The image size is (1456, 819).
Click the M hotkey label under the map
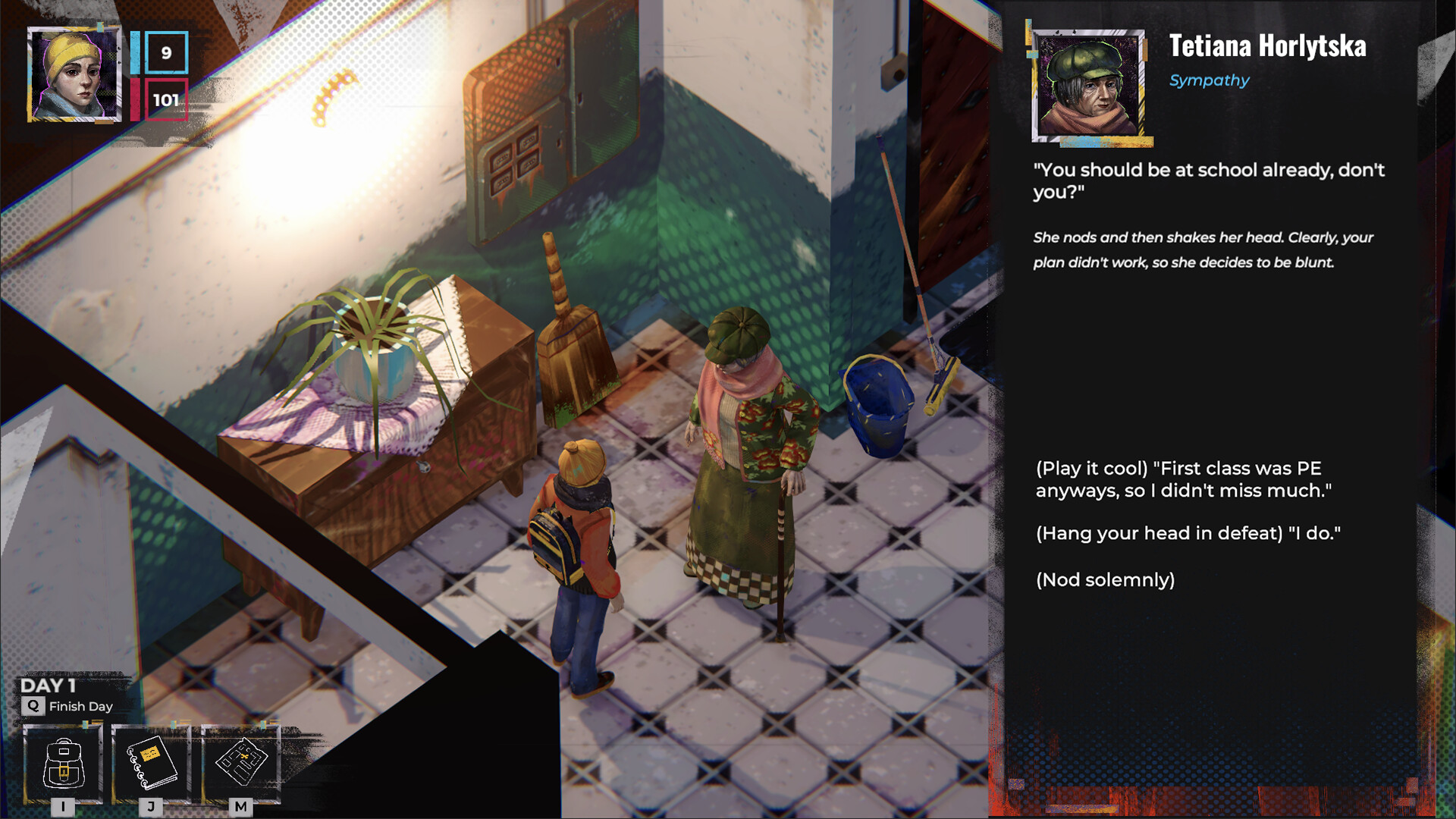[x=240, y=808]
